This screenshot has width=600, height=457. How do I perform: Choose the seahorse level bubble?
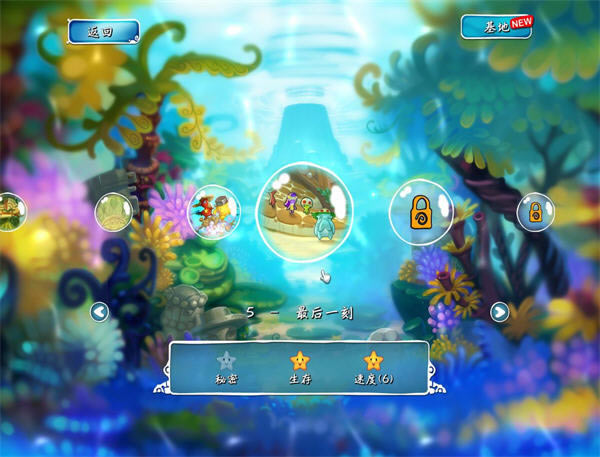(x=214, y=212)
